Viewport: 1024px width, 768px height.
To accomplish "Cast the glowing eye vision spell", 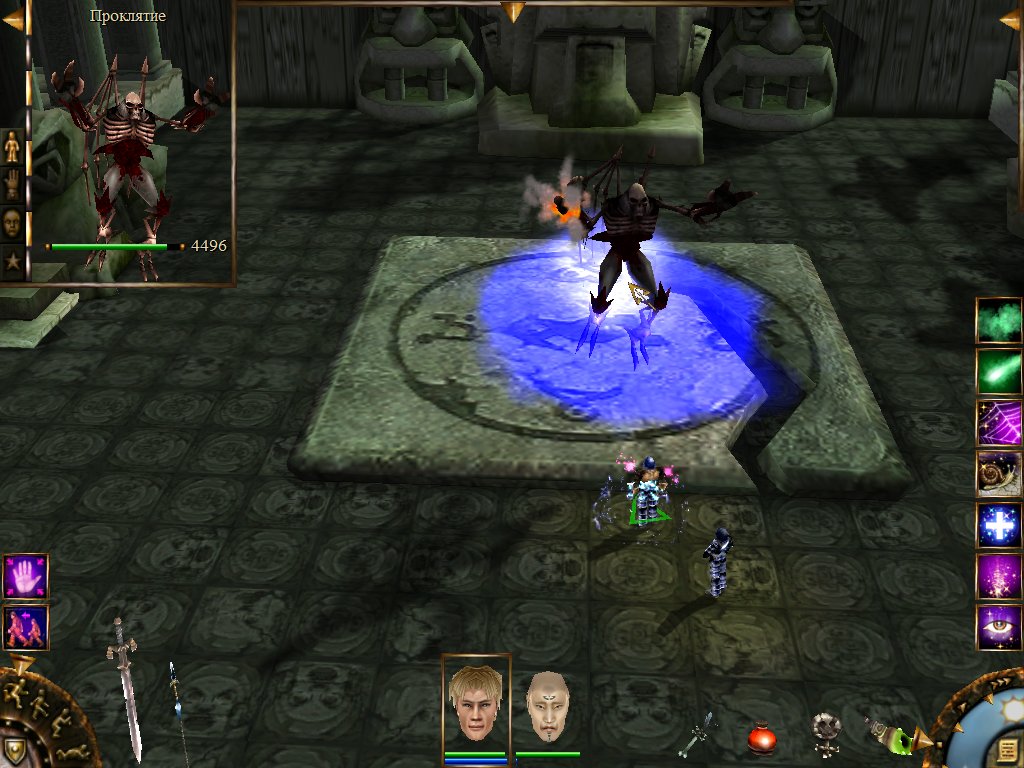I will [x=998, y=628].
